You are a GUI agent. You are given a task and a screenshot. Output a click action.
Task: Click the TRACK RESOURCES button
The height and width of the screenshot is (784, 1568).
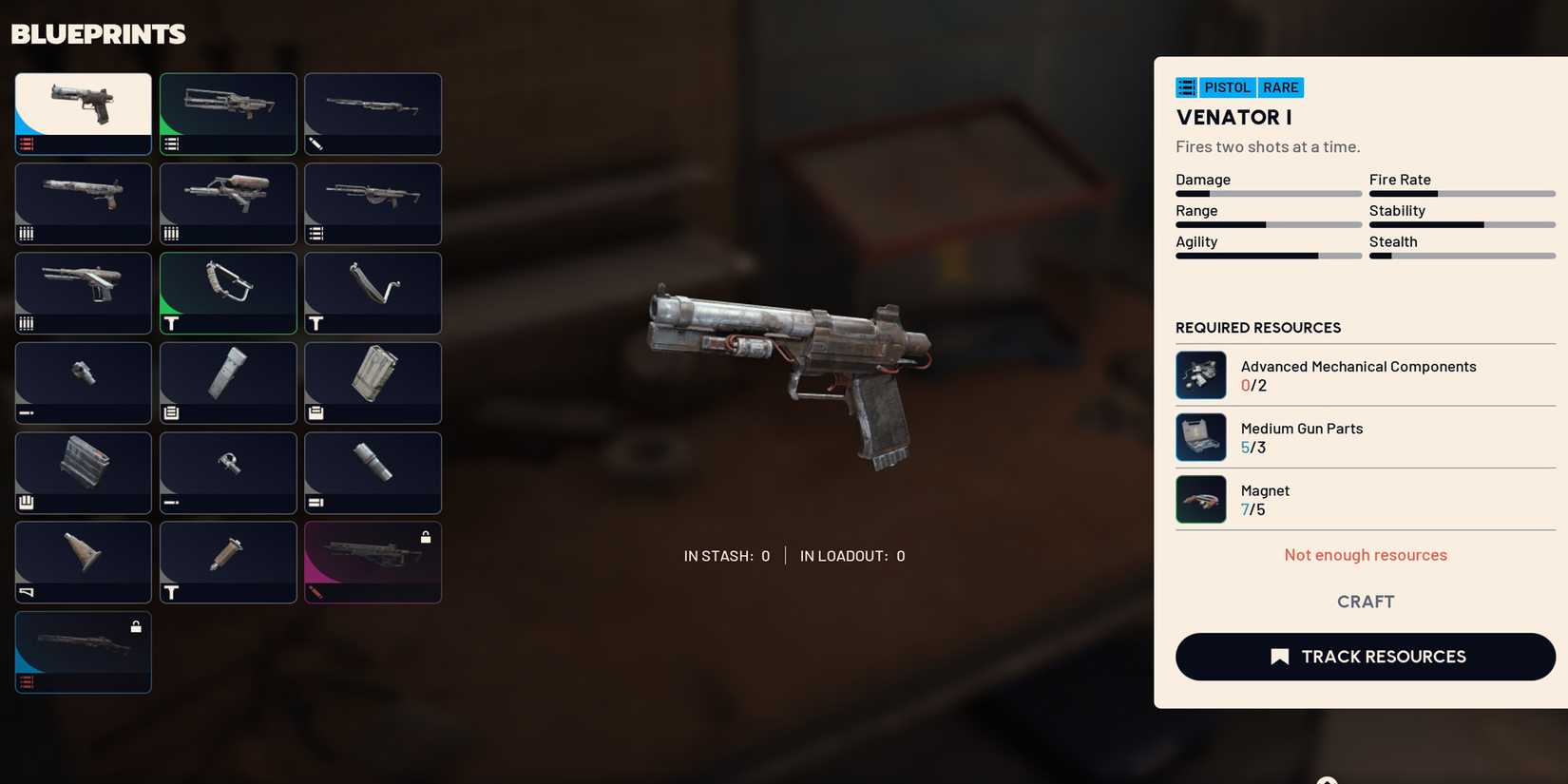[1366, 656]
